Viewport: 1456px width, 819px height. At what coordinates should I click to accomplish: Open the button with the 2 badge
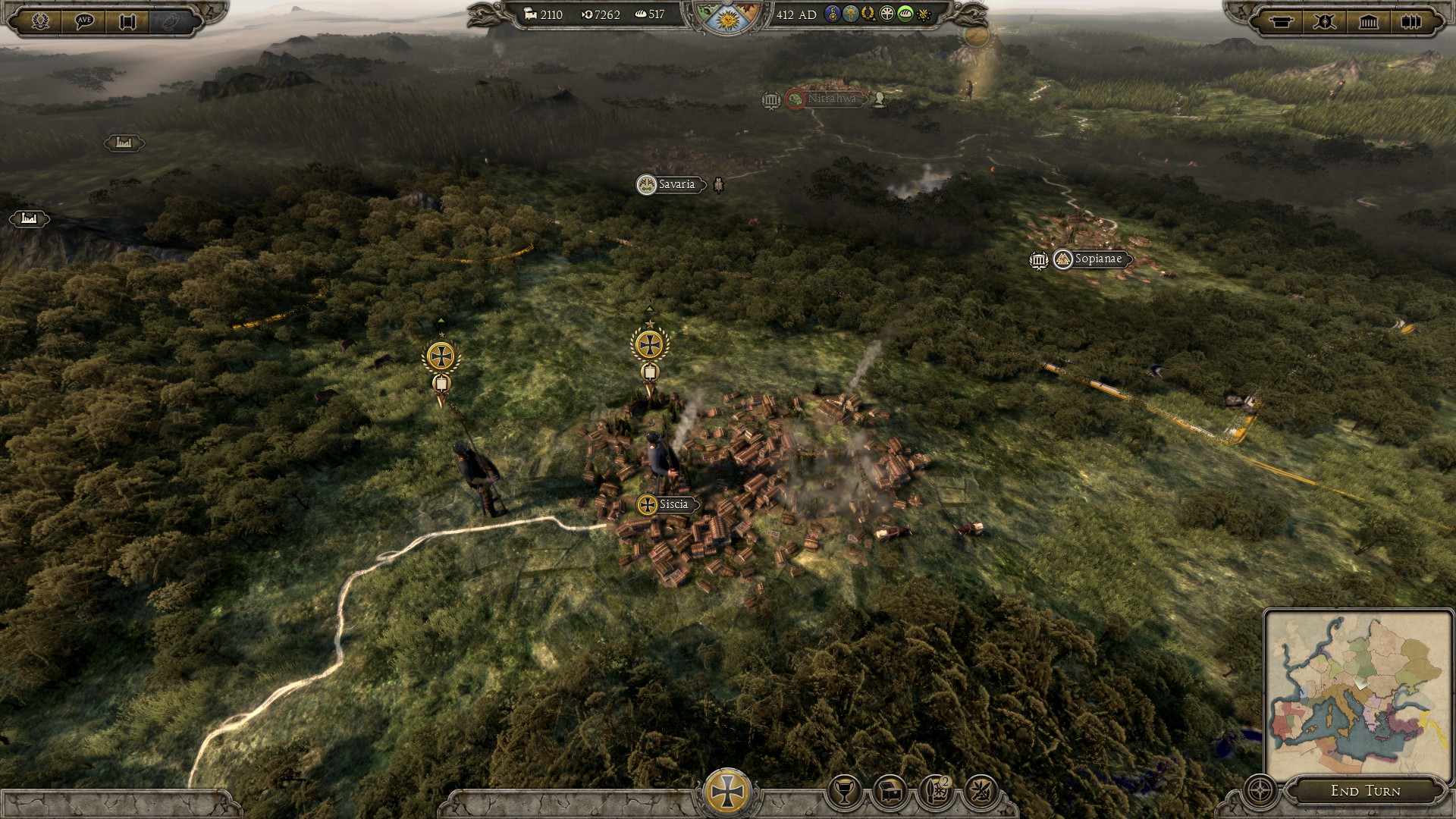pyautogui.click(x=936, y=792)
